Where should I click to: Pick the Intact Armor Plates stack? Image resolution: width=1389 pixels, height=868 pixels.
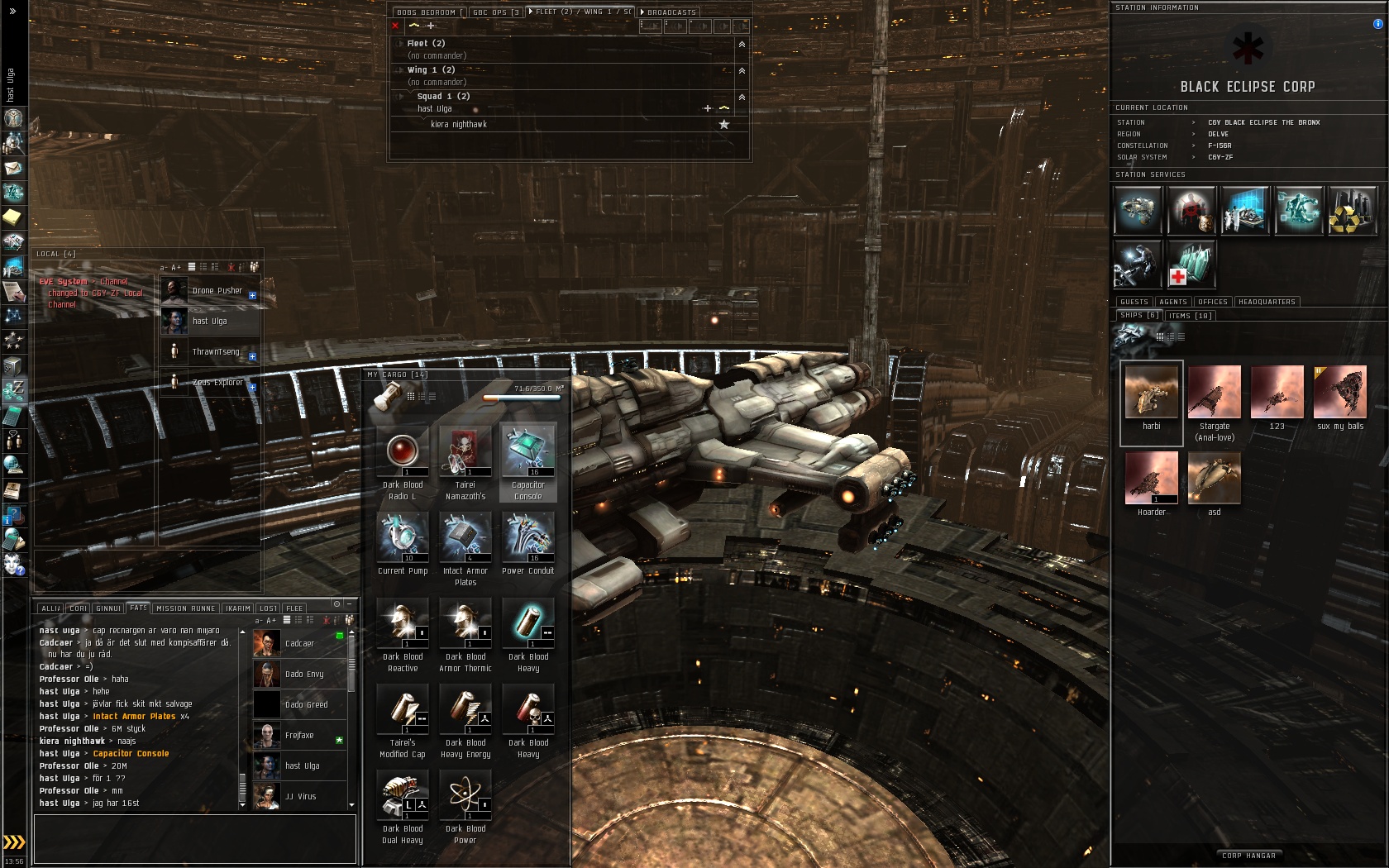465,539
